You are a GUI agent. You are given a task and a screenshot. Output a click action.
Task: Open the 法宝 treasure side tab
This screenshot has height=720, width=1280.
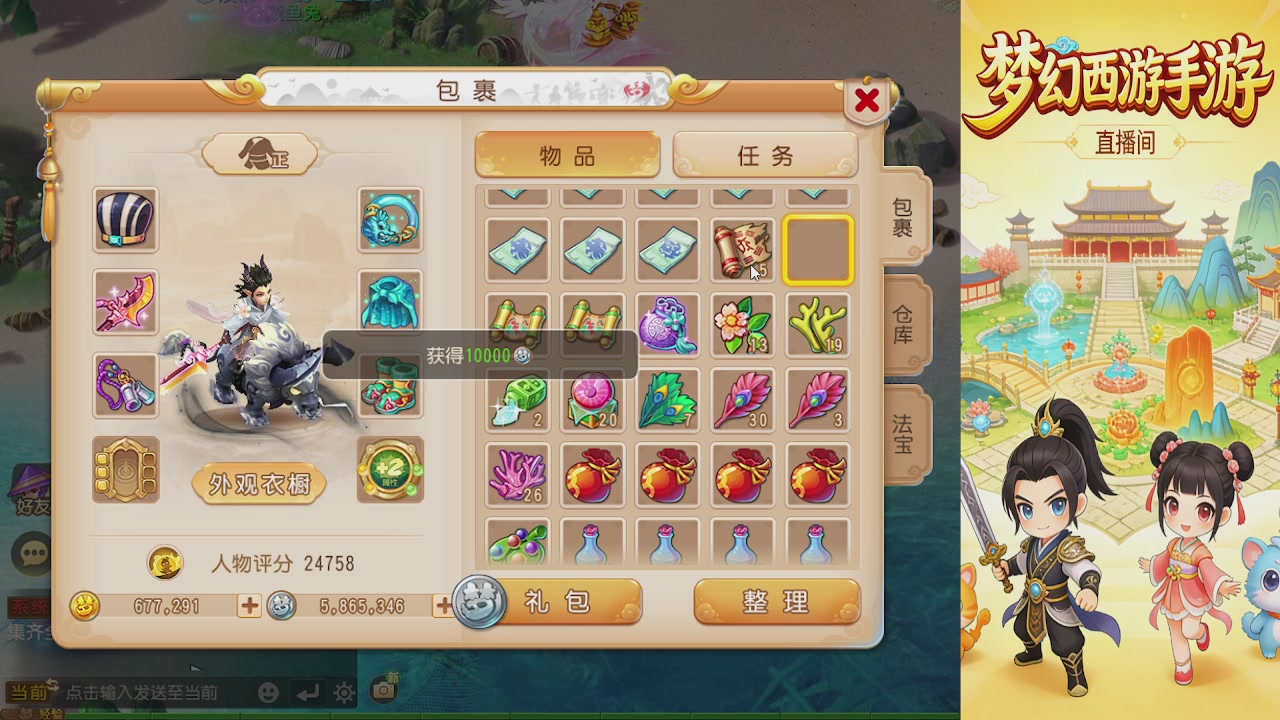pyautogui.click(x=904, y=430)
